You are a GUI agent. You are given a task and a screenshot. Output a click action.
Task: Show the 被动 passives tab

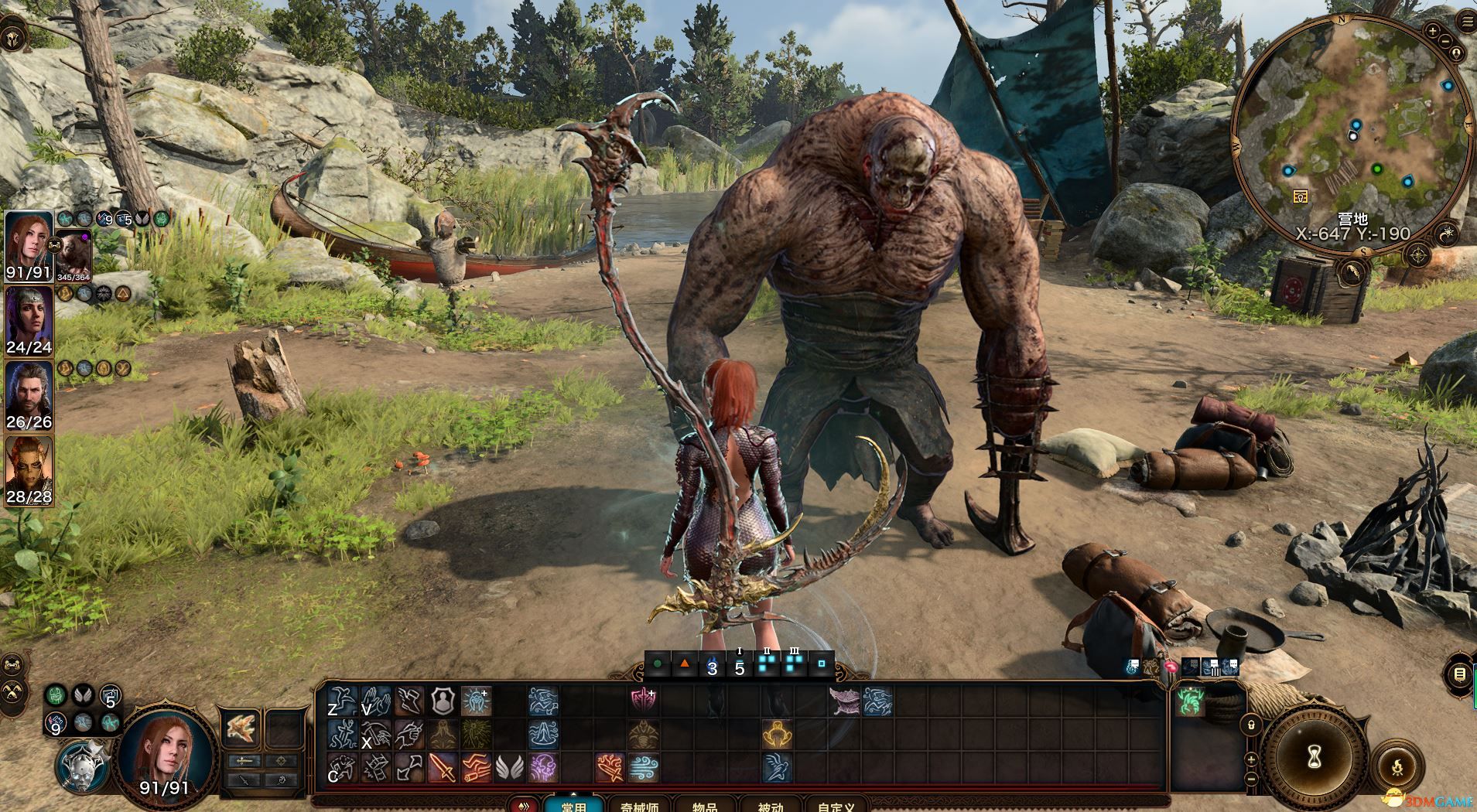pyautogui.click(x=770, y=805)
